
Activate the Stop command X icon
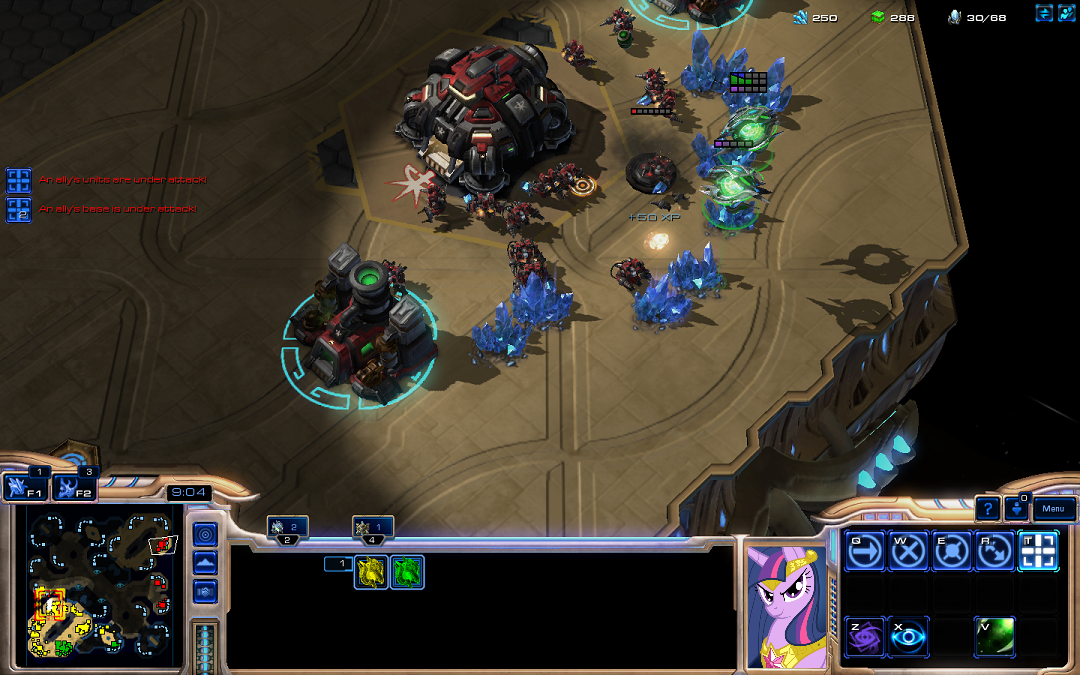906,551
